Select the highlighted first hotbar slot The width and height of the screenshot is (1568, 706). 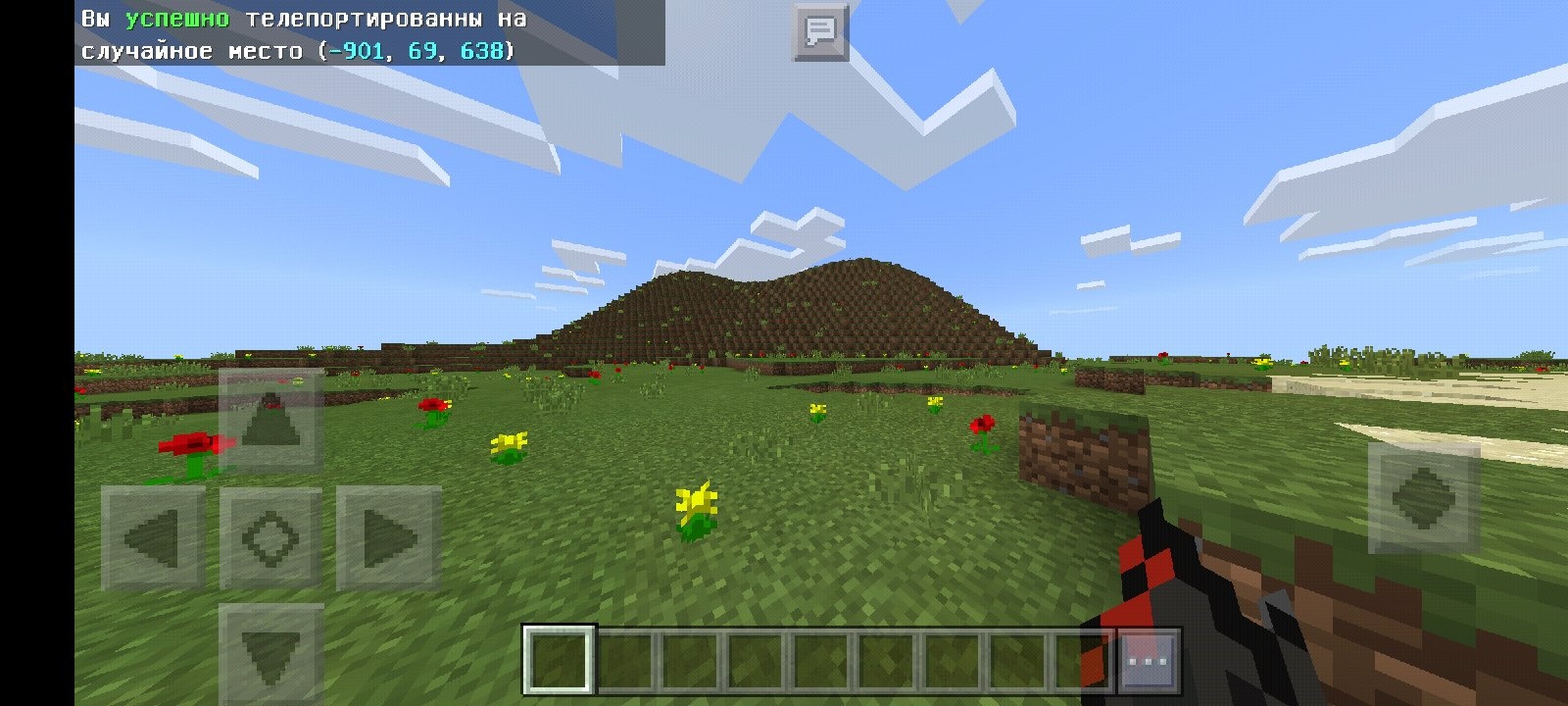pos(560,660)
